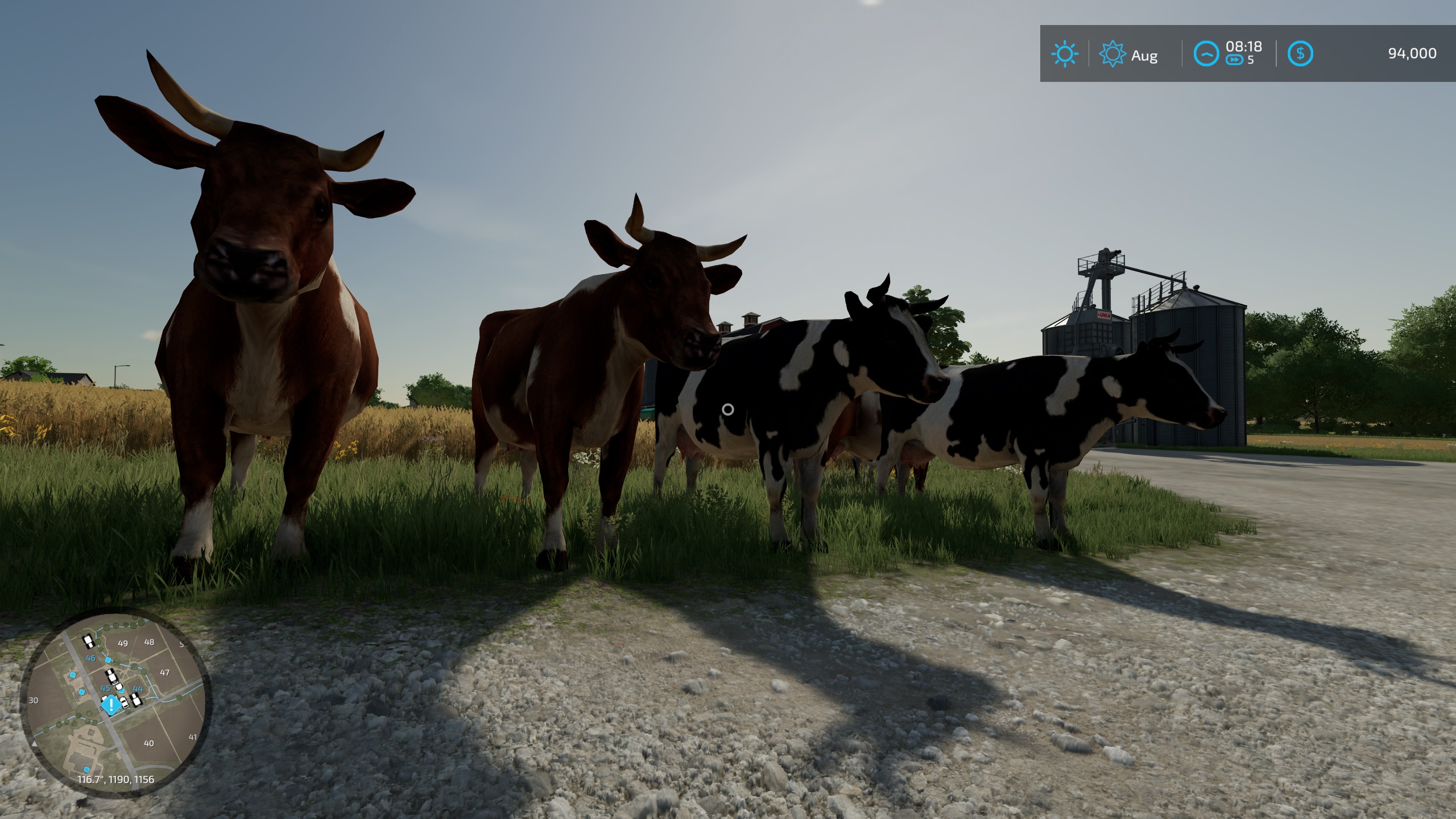Screen dimensions: 1456x819
Task: Click the time scale value 5
Action: (x=1251, y=61)
